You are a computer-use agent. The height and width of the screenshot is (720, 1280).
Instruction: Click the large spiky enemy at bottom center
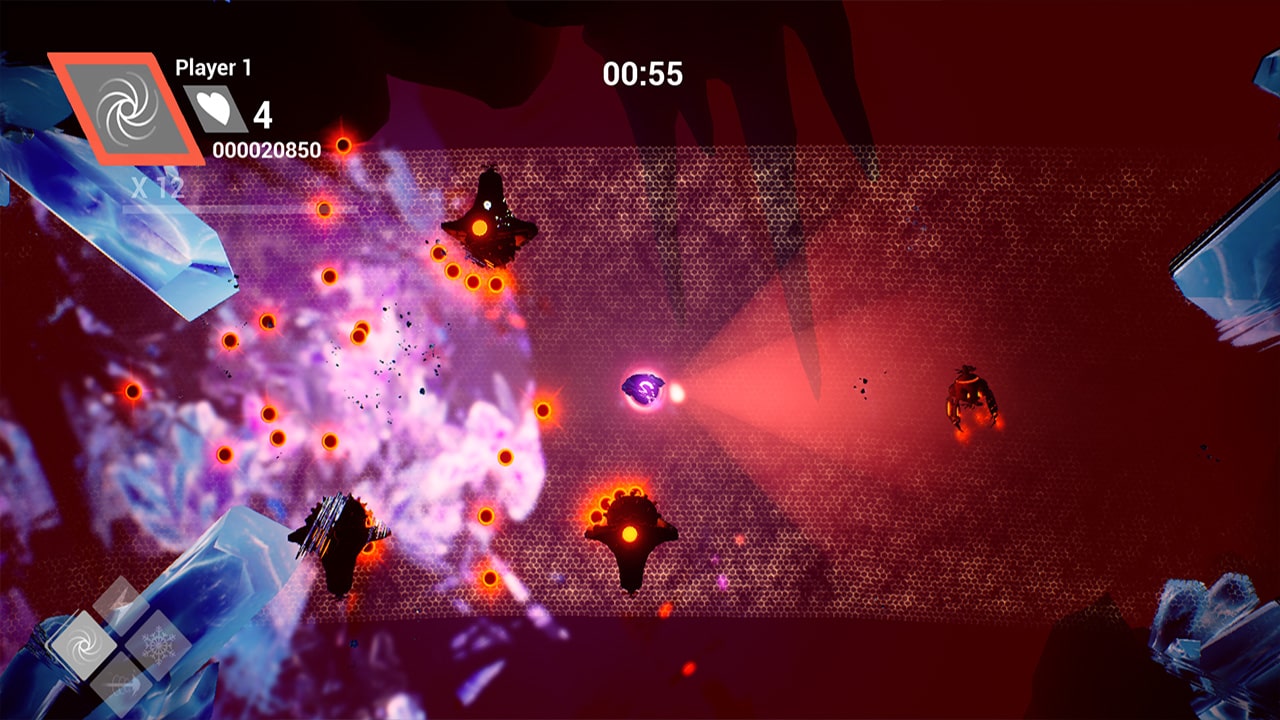click(630, 535)
